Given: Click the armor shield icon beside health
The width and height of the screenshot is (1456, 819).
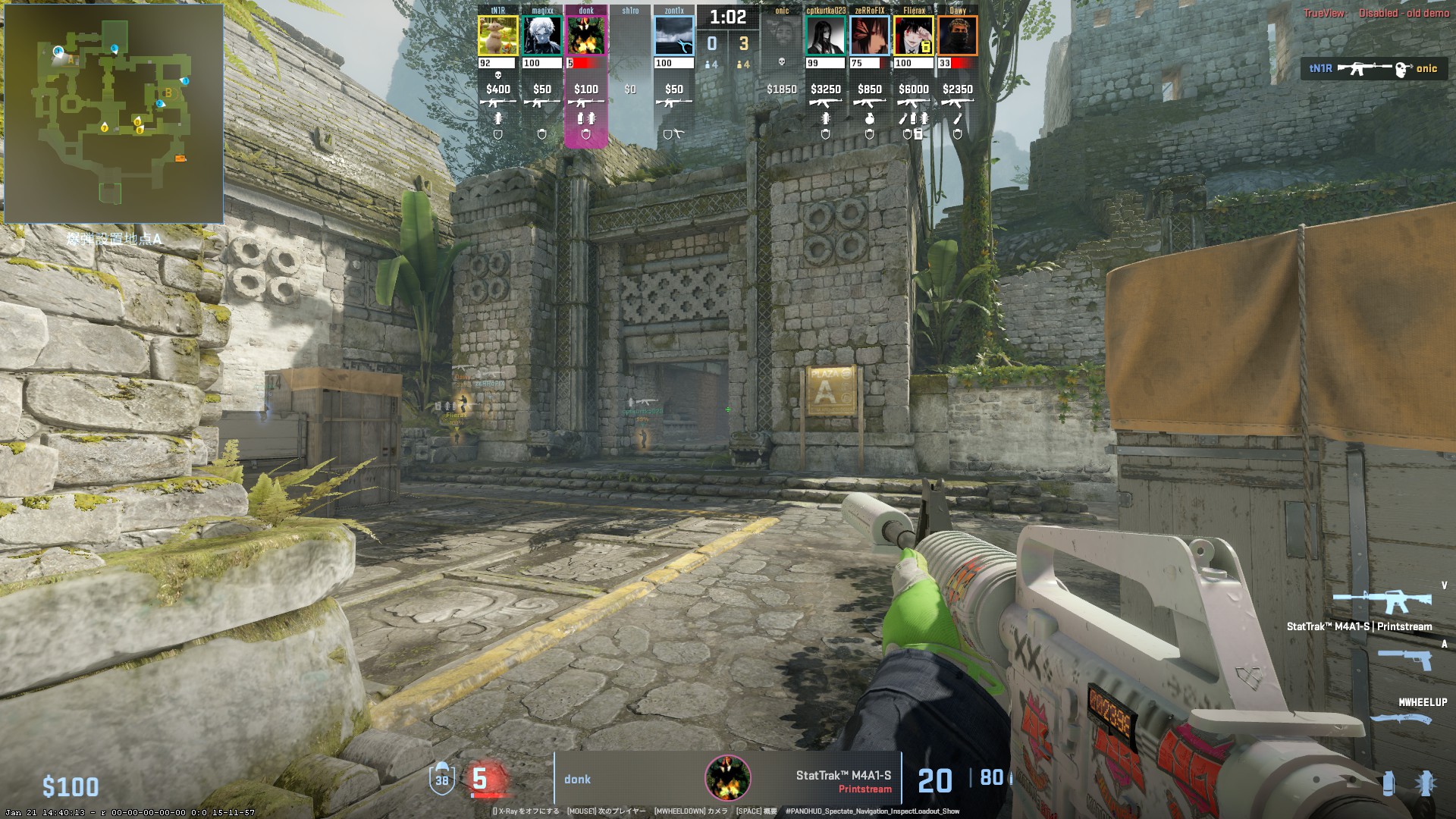Looking at the screenshot, I should (x=442, y=778).
